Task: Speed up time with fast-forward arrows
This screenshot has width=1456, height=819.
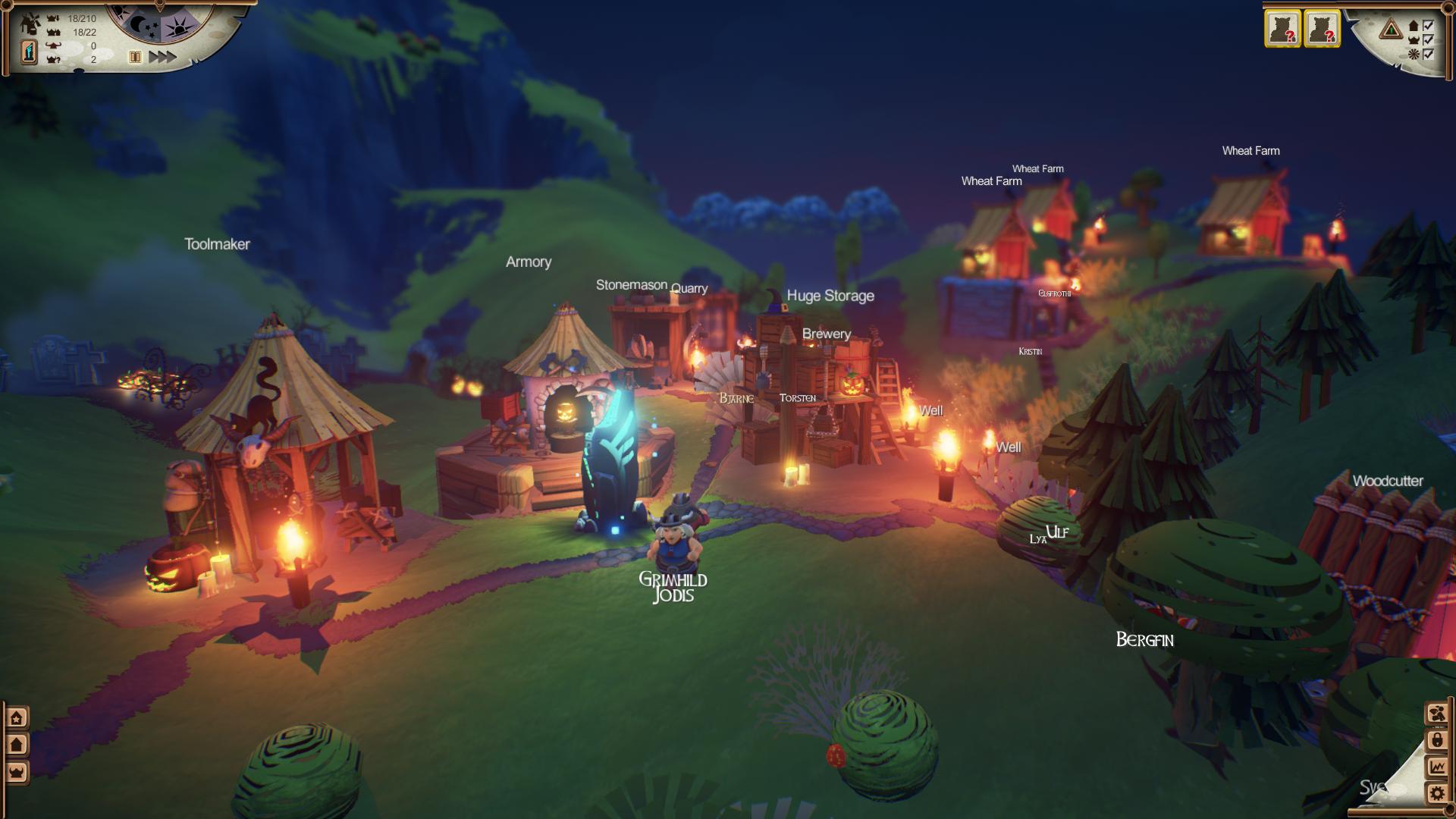Action: (162, 57)
